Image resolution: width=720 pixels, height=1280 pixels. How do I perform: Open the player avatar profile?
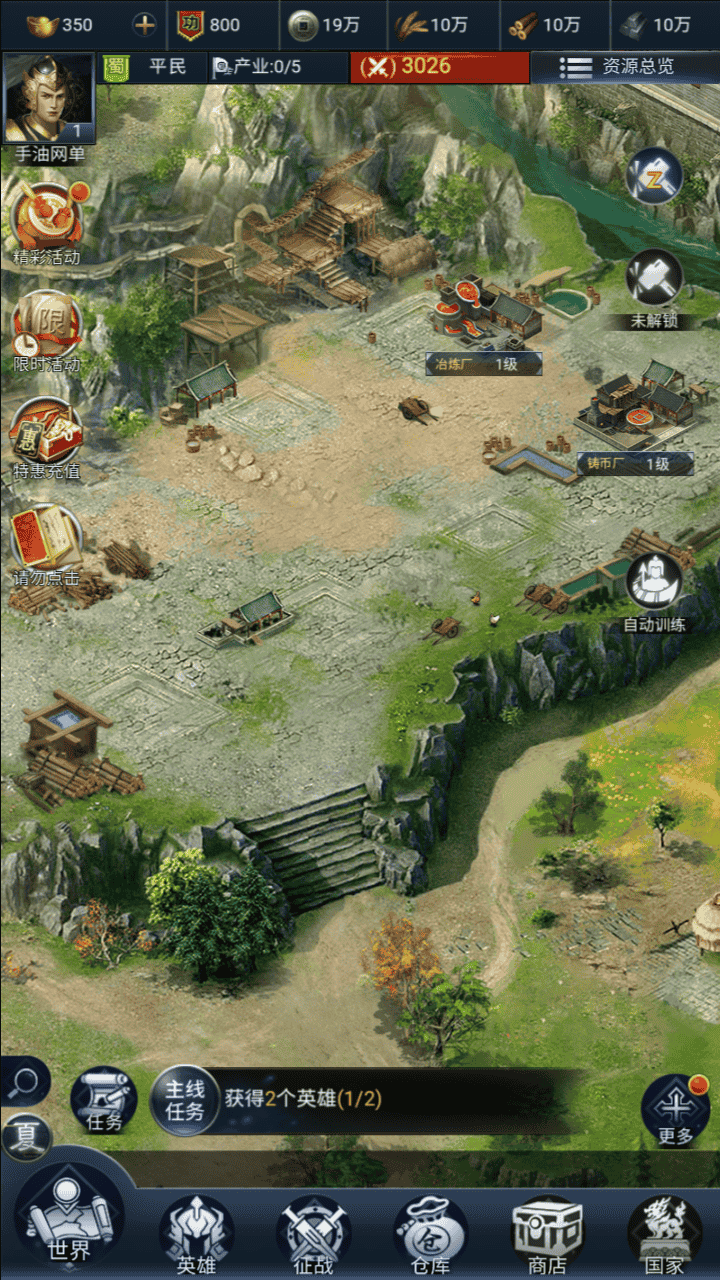pos(48,98)
